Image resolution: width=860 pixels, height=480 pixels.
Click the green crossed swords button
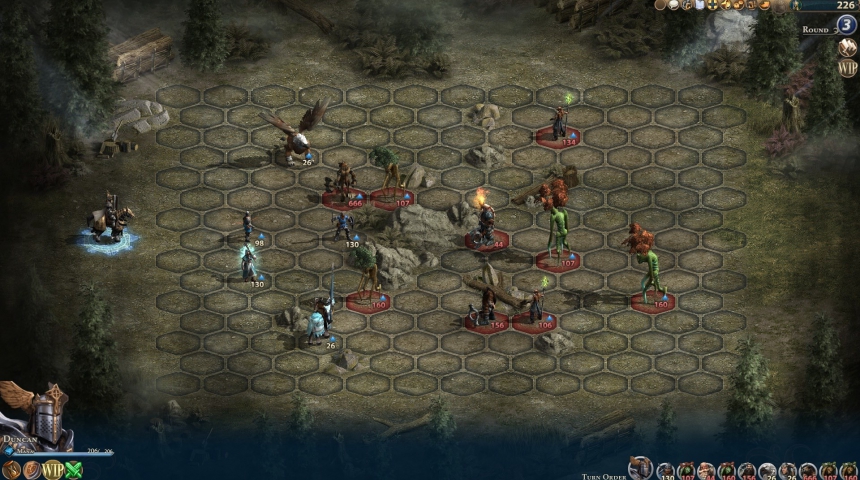pyautogui.click(x=74, y=469)
